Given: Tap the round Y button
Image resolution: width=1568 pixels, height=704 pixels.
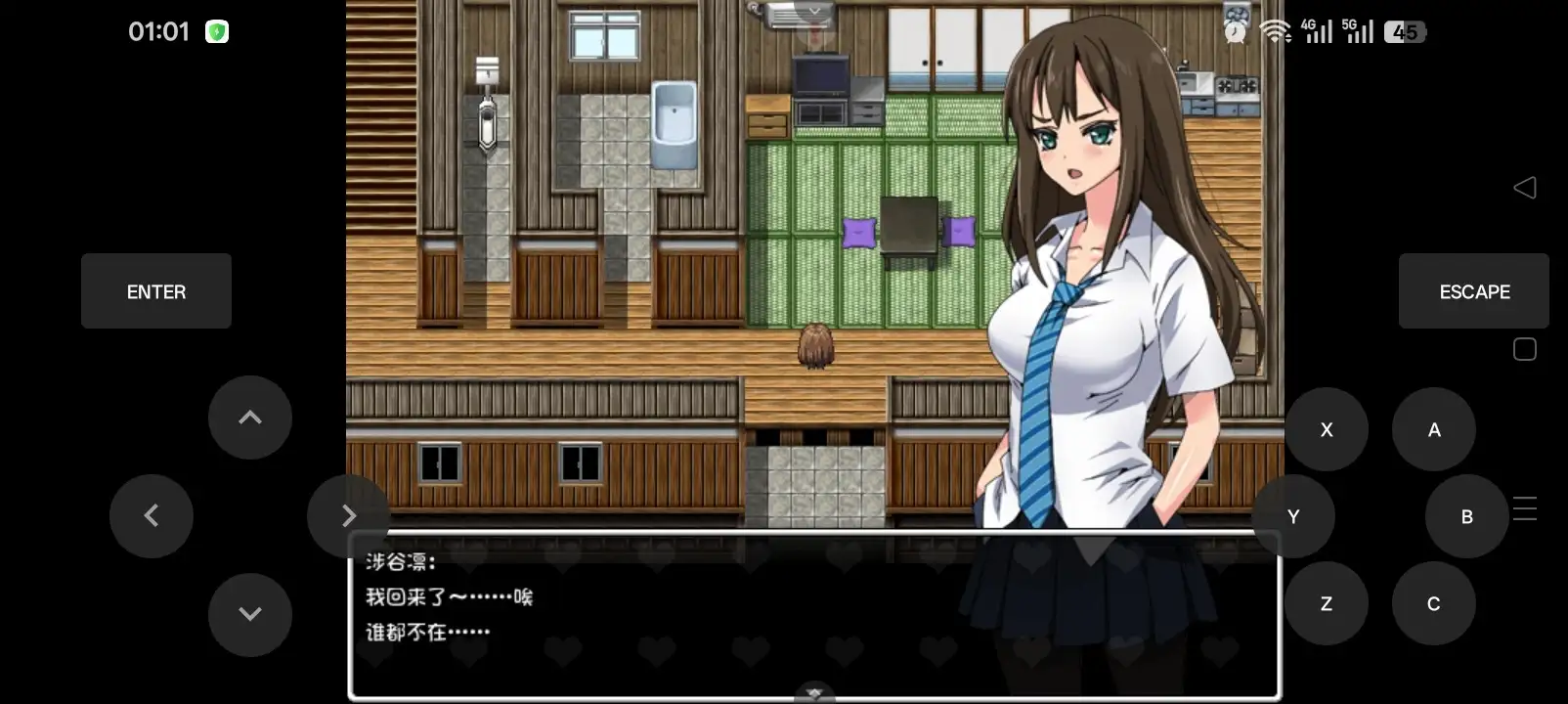Looking at the screenshot, I should 1293,516.
